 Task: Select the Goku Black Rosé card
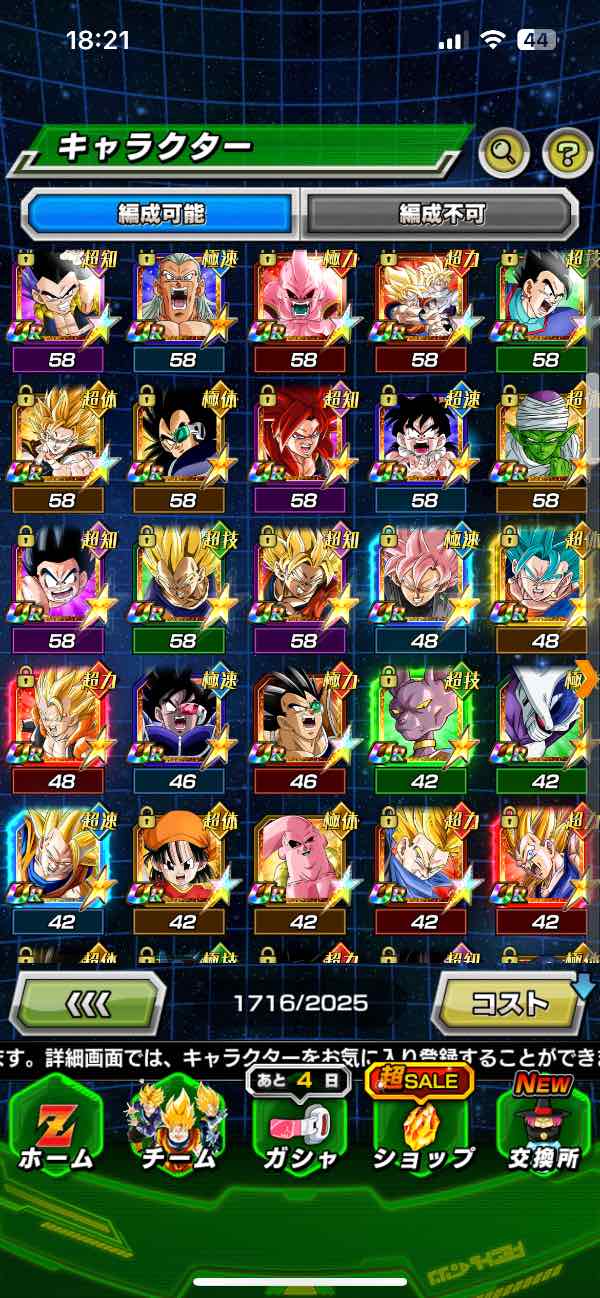pos(425,580)
